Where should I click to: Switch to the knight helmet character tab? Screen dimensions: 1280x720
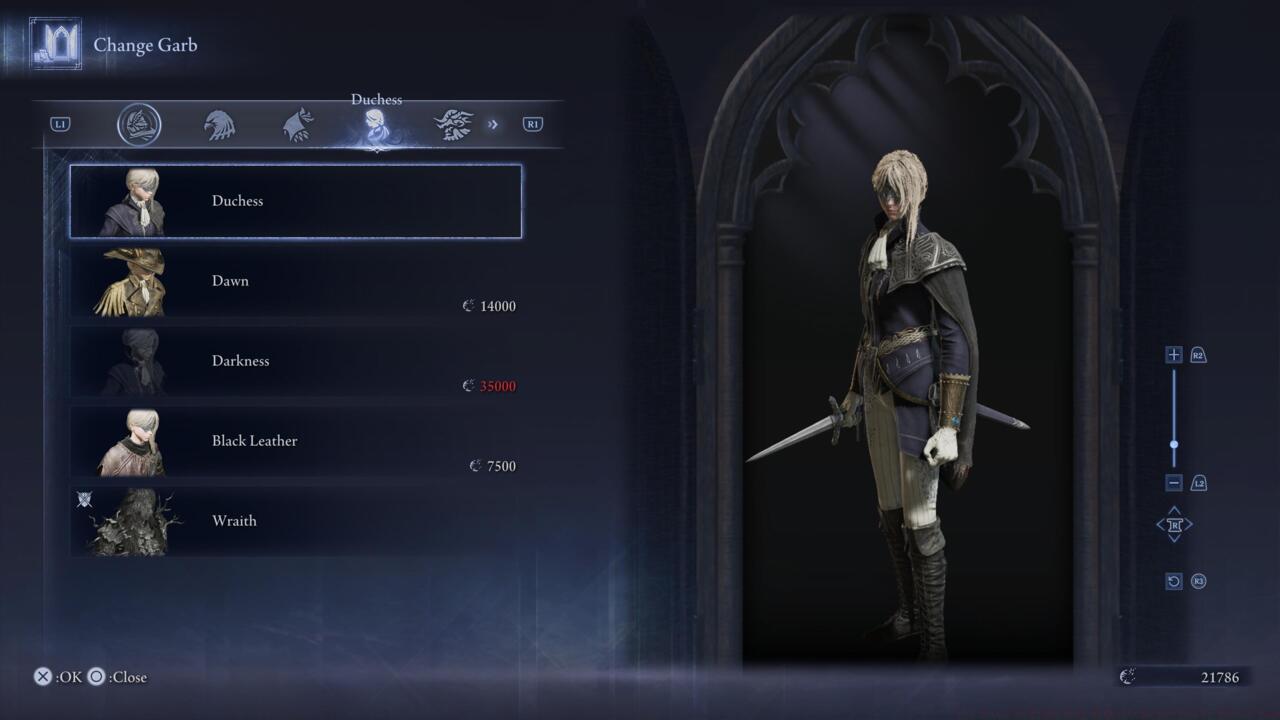coord(139,125)
